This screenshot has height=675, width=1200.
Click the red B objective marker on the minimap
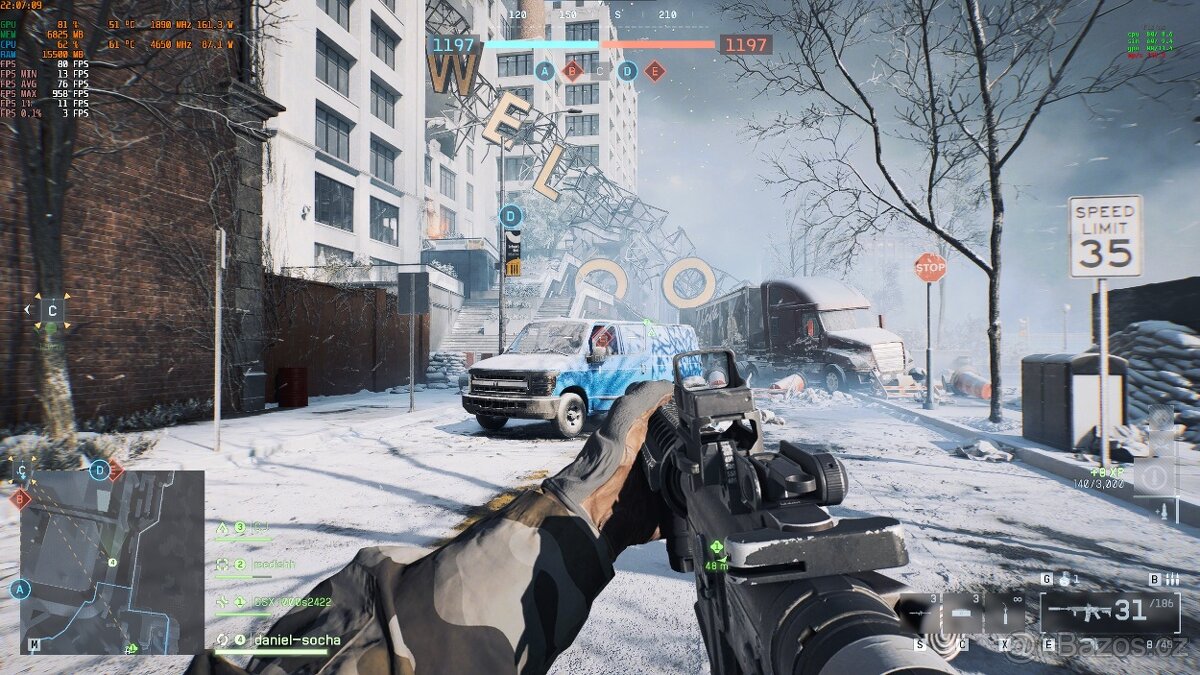coord(19,498)
